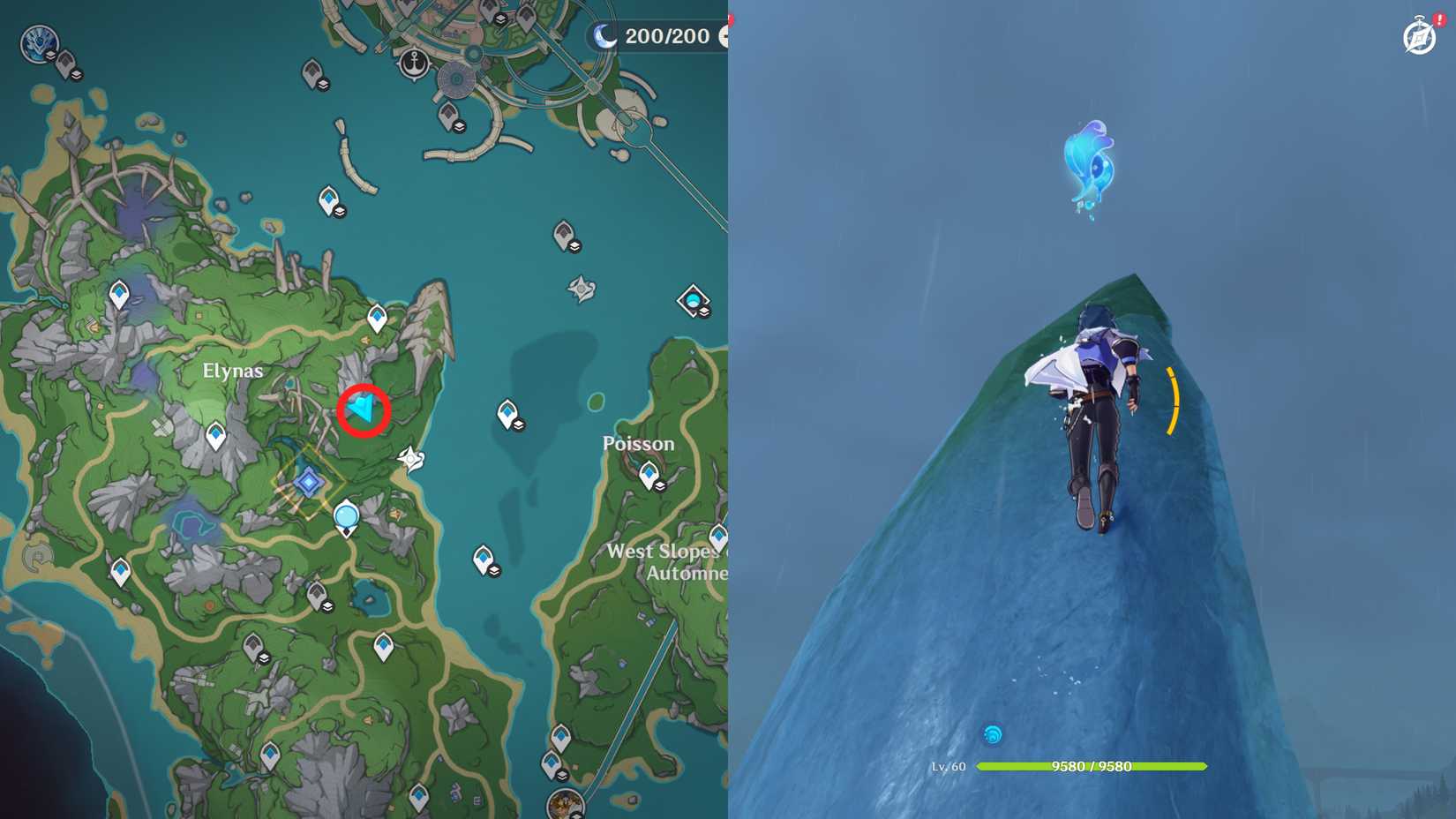Select the red-circled player location arrow
This screenshot has width=1456, height=819.
coord(362,409)
